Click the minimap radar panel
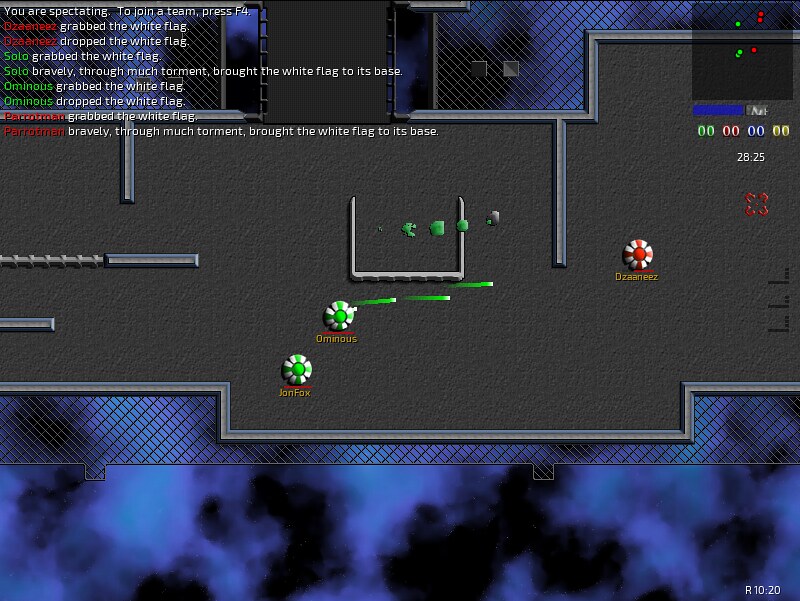This screenshot has width=800, height=601. pos(742,50)
